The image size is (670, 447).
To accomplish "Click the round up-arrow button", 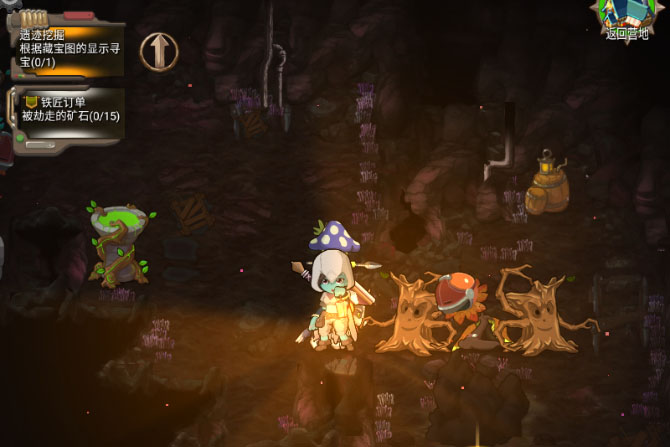I will tap(159, 51).
